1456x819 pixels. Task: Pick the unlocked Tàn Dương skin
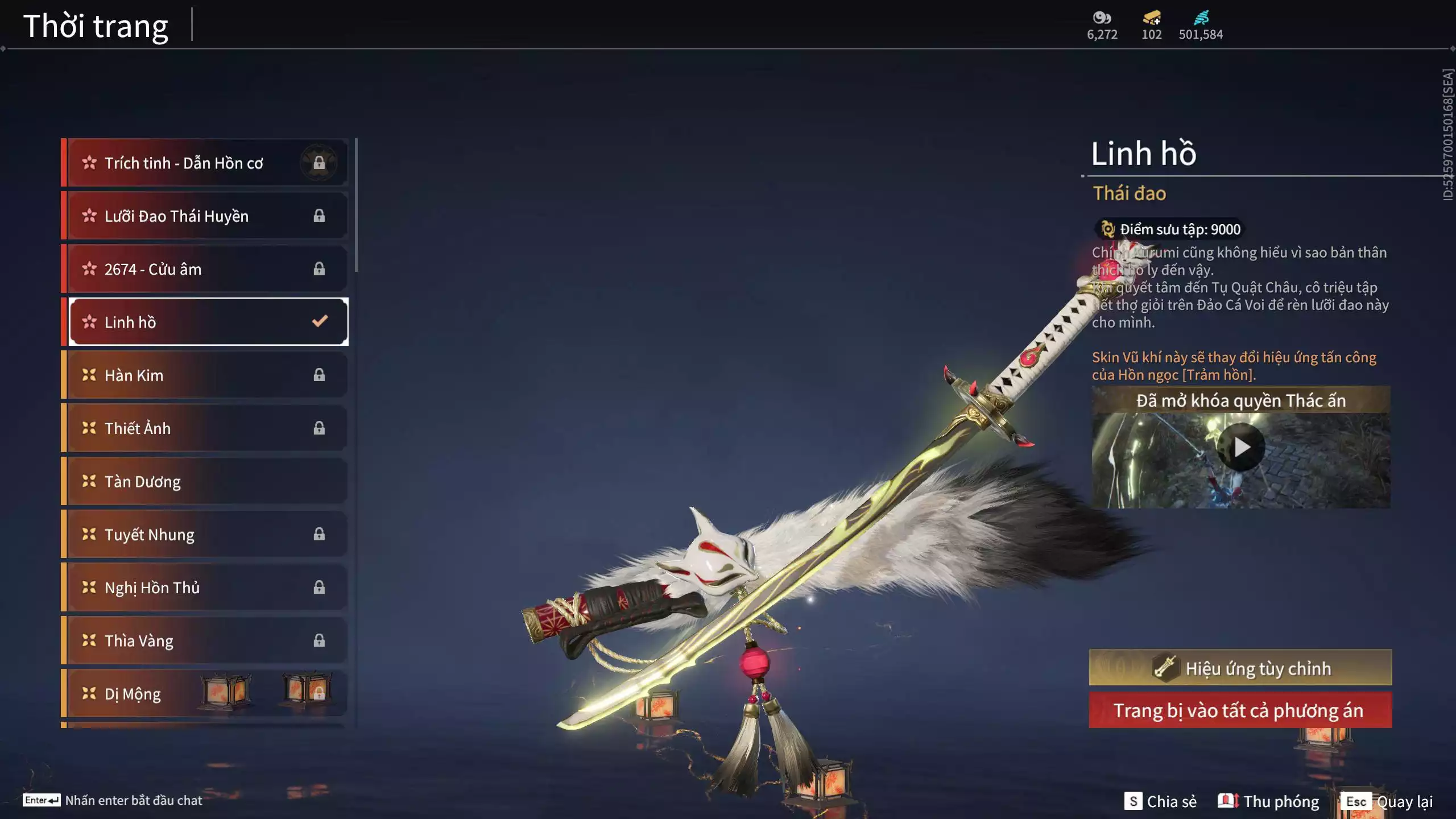pos(205,482)
